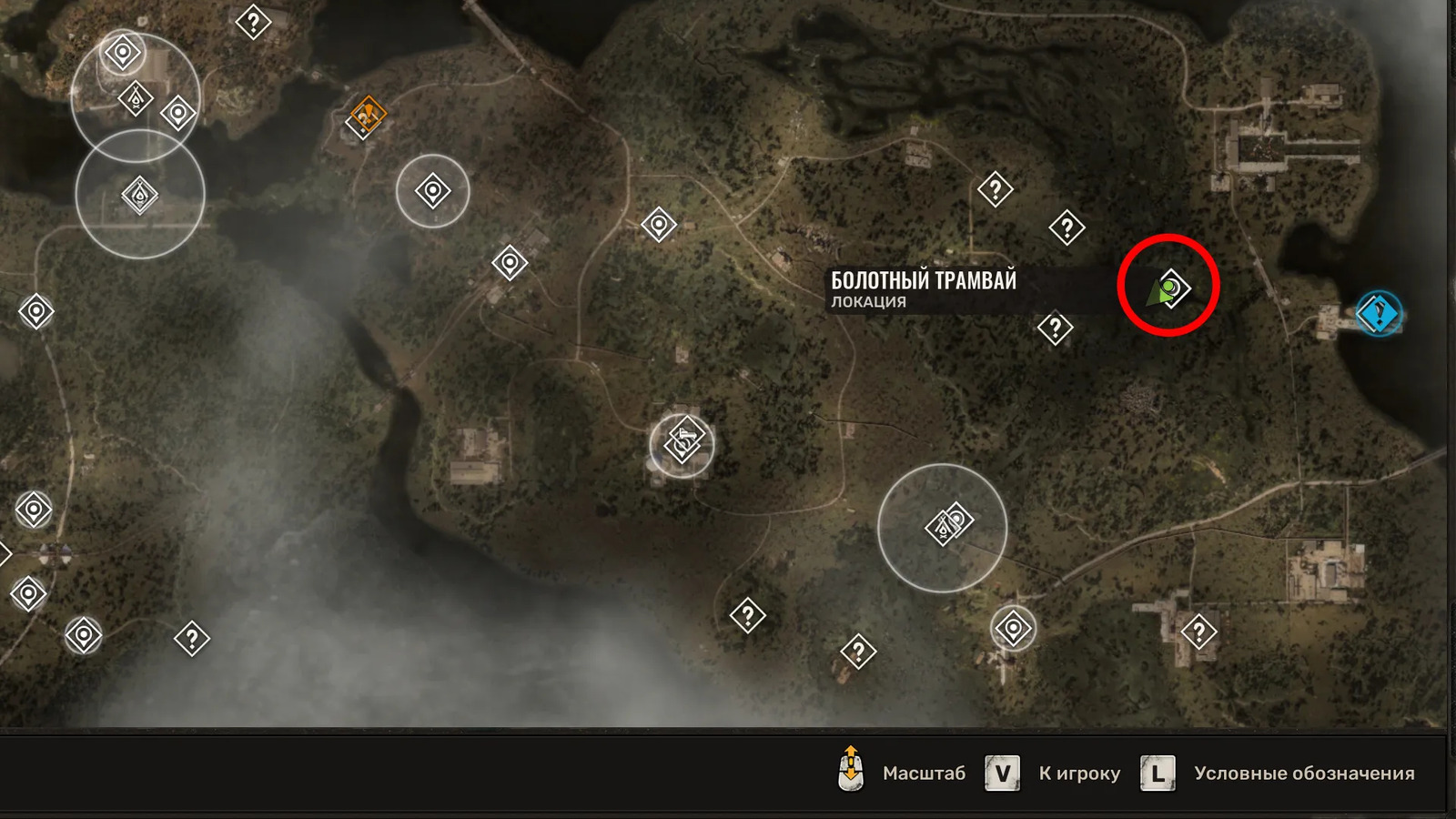Image resolution: width=1456 pixels, height=819 pixels.
Task: Click the blue exclamation quest marker
Action: [1379, 314]
